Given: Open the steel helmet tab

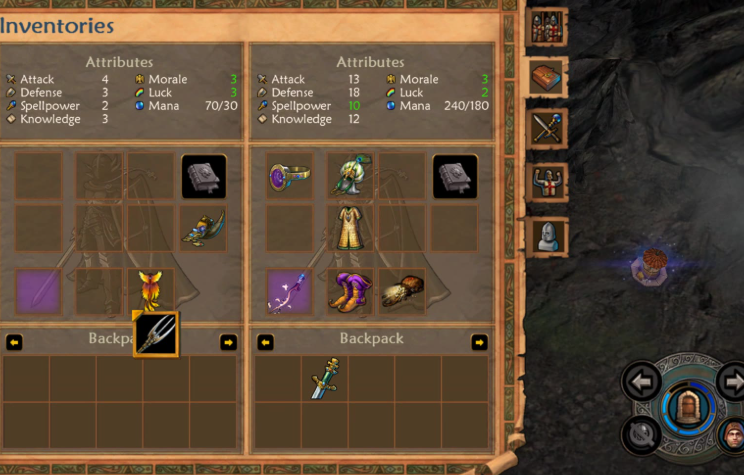Looking at the screenshot, I should pyautogui.click(x=549, y=236).
